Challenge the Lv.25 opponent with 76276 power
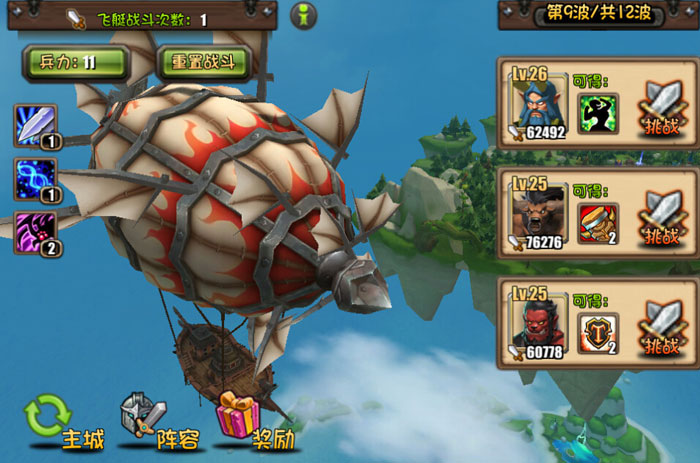700x463 pixels. pyautogui.click(x=662, y=220)
